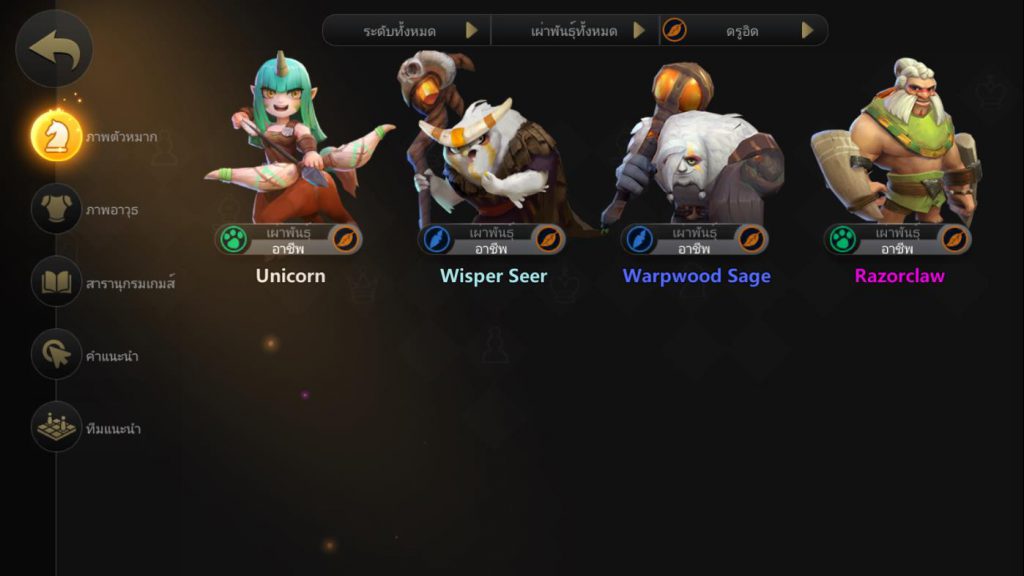
Task: Show the tips tab with cursor icon
Action: click(x=56, y=354)
